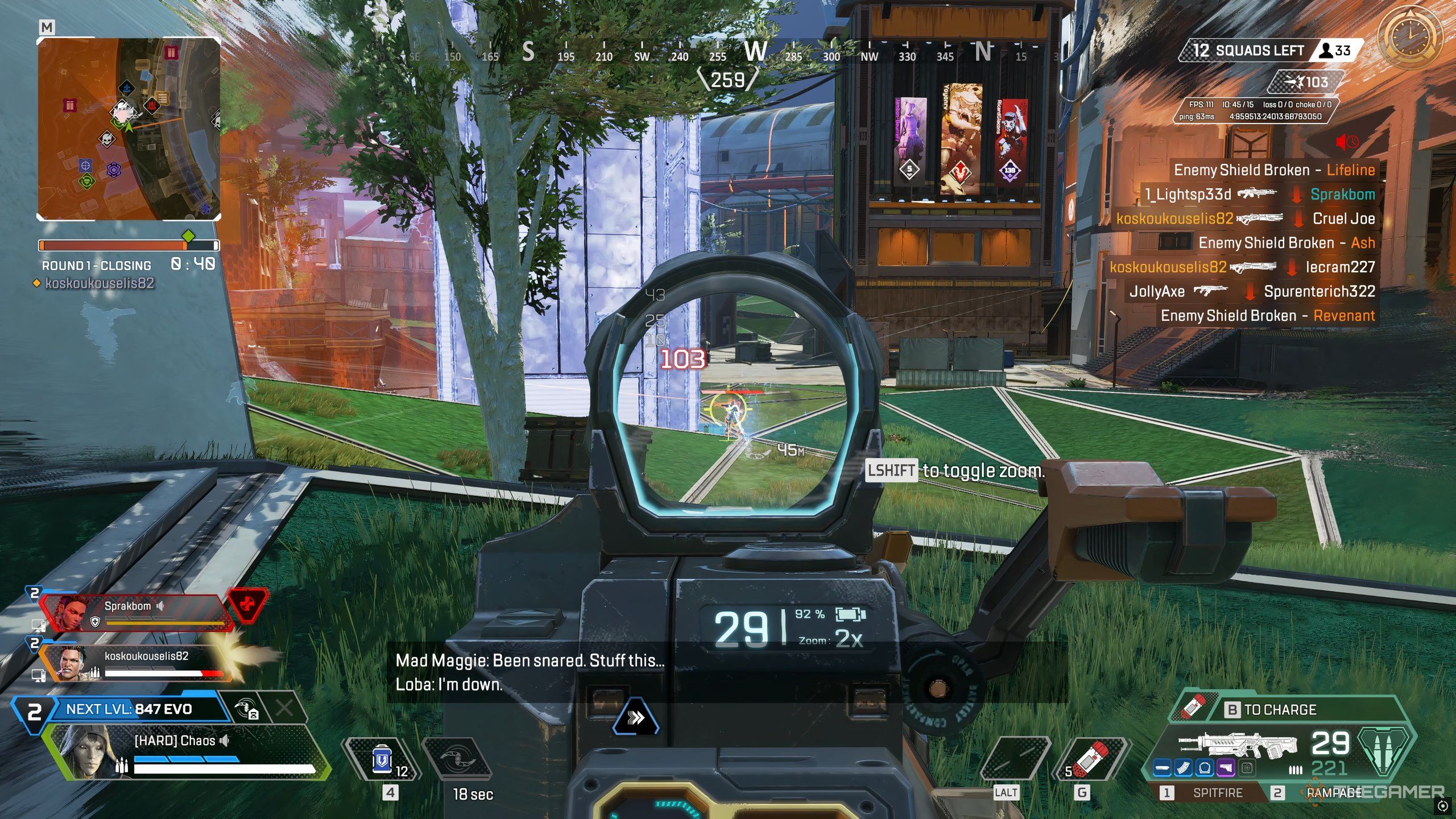
Task: Click the thermite charge icon above weapon
Action: 1194,708
